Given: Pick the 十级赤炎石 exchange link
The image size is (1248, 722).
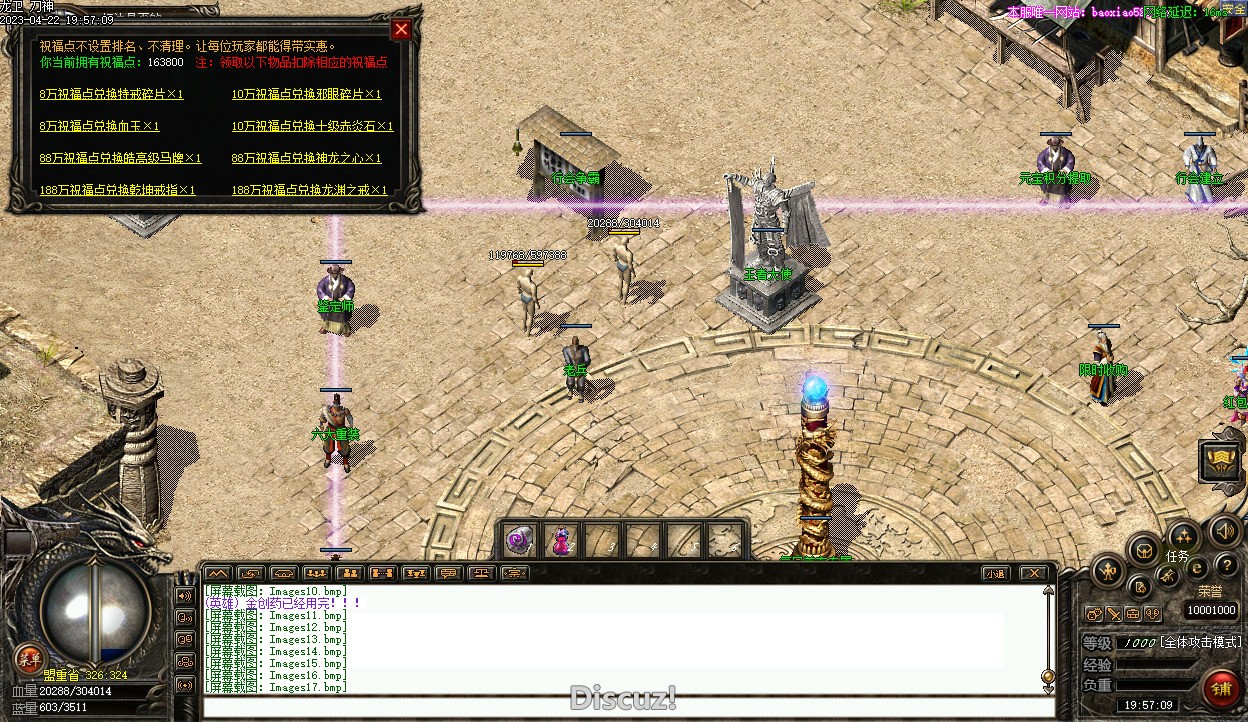Looking at the screenshot, I should pyautogui.click(x=312, y=126).
